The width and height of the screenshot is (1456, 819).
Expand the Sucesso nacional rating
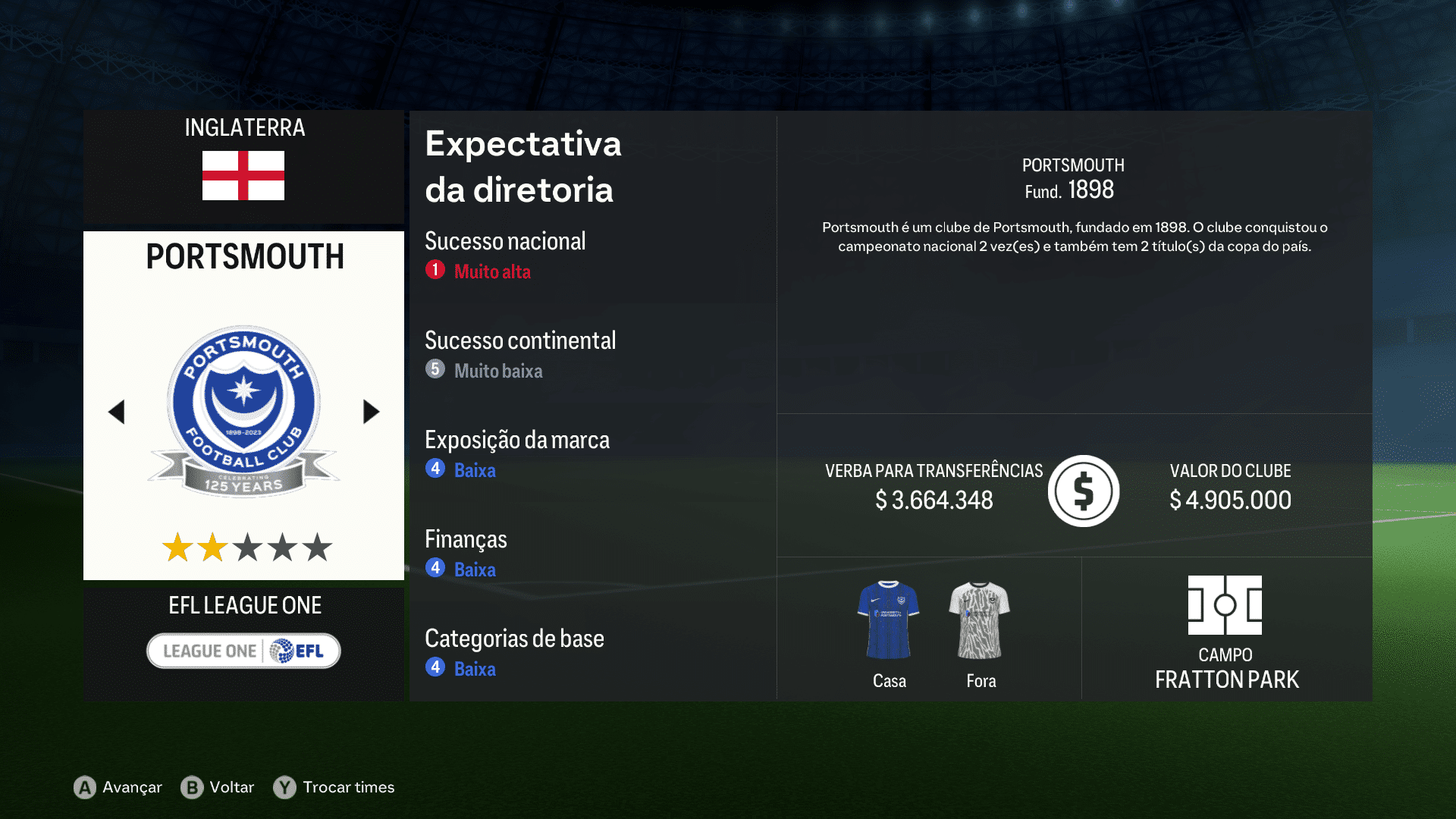pyautogui.click(x=505, y=241)
